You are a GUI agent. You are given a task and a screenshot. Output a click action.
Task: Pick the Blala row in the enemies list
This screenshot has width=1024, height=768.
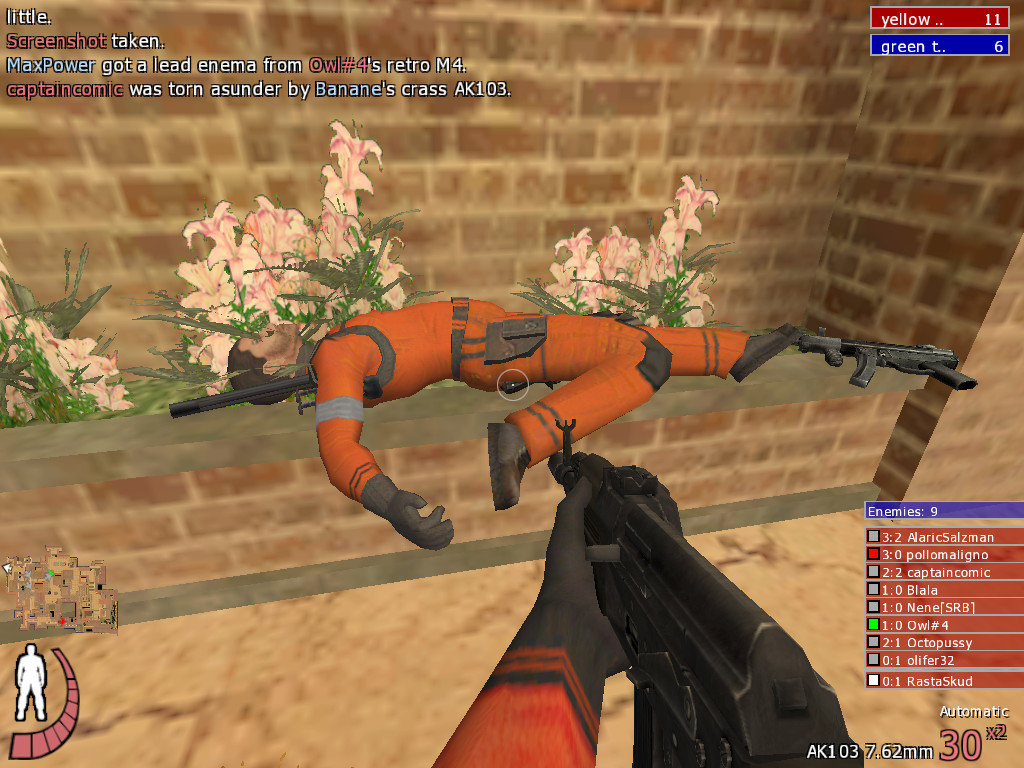[943, 590]
